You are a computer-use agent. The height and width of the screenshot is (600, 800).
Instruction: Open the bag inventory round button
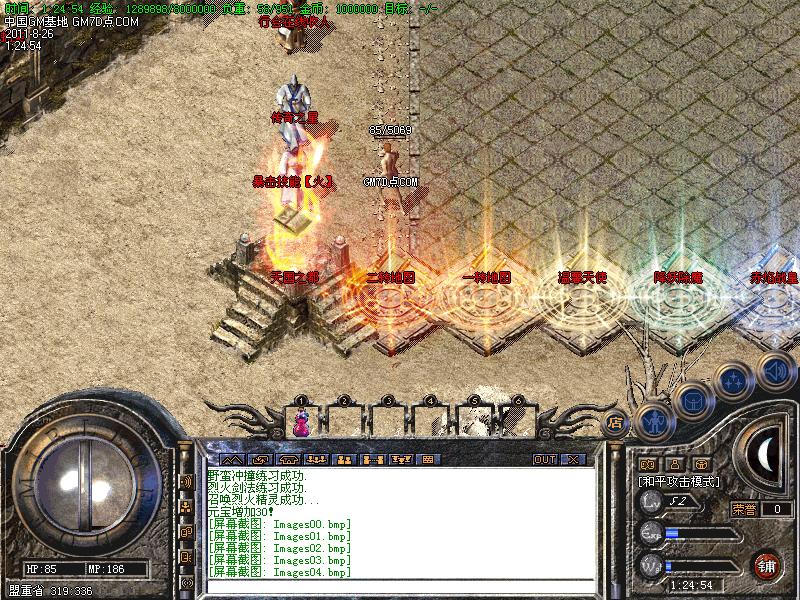693,400
